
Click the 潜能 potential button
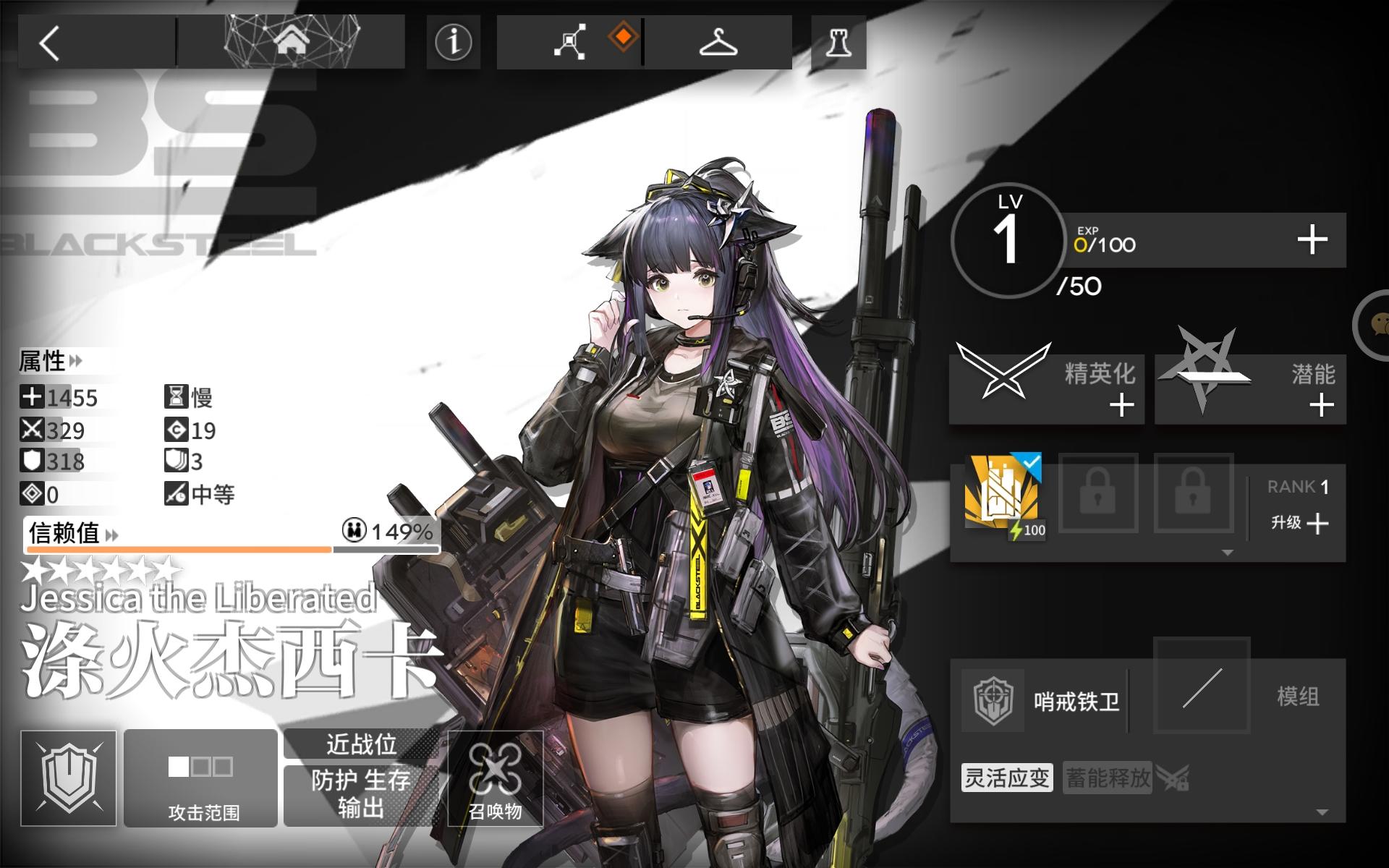[1249, 388]
